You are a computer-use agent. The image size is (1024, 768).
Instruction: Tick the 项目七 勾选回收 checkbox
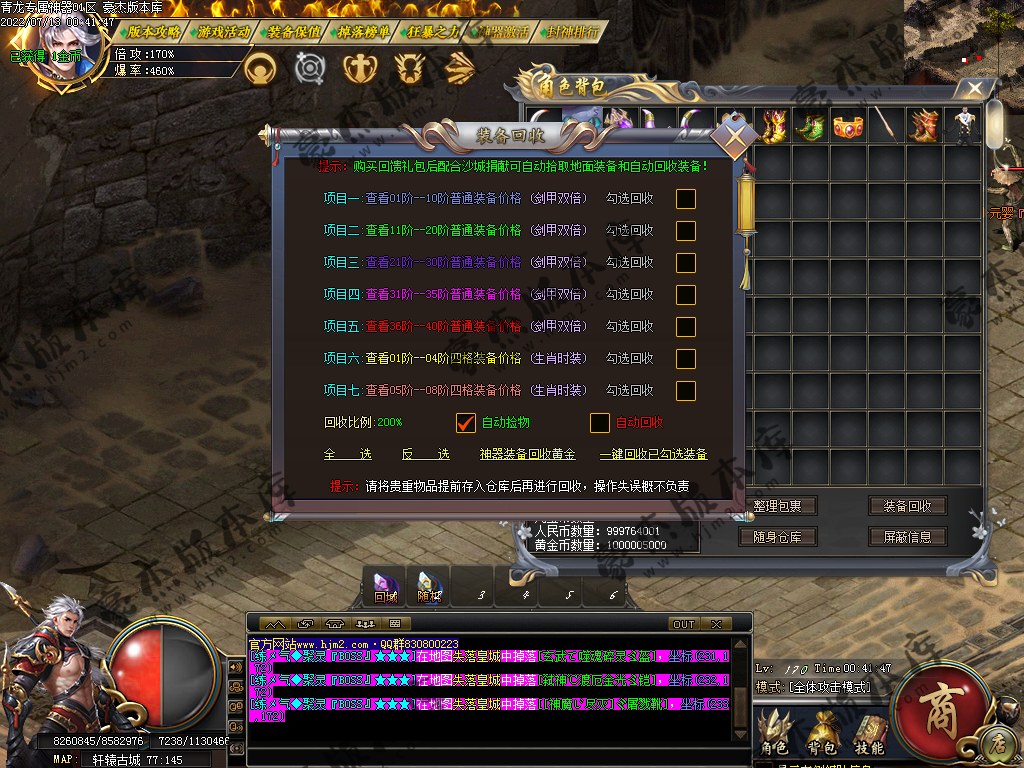pyautogui.click(x=685, y=390)
